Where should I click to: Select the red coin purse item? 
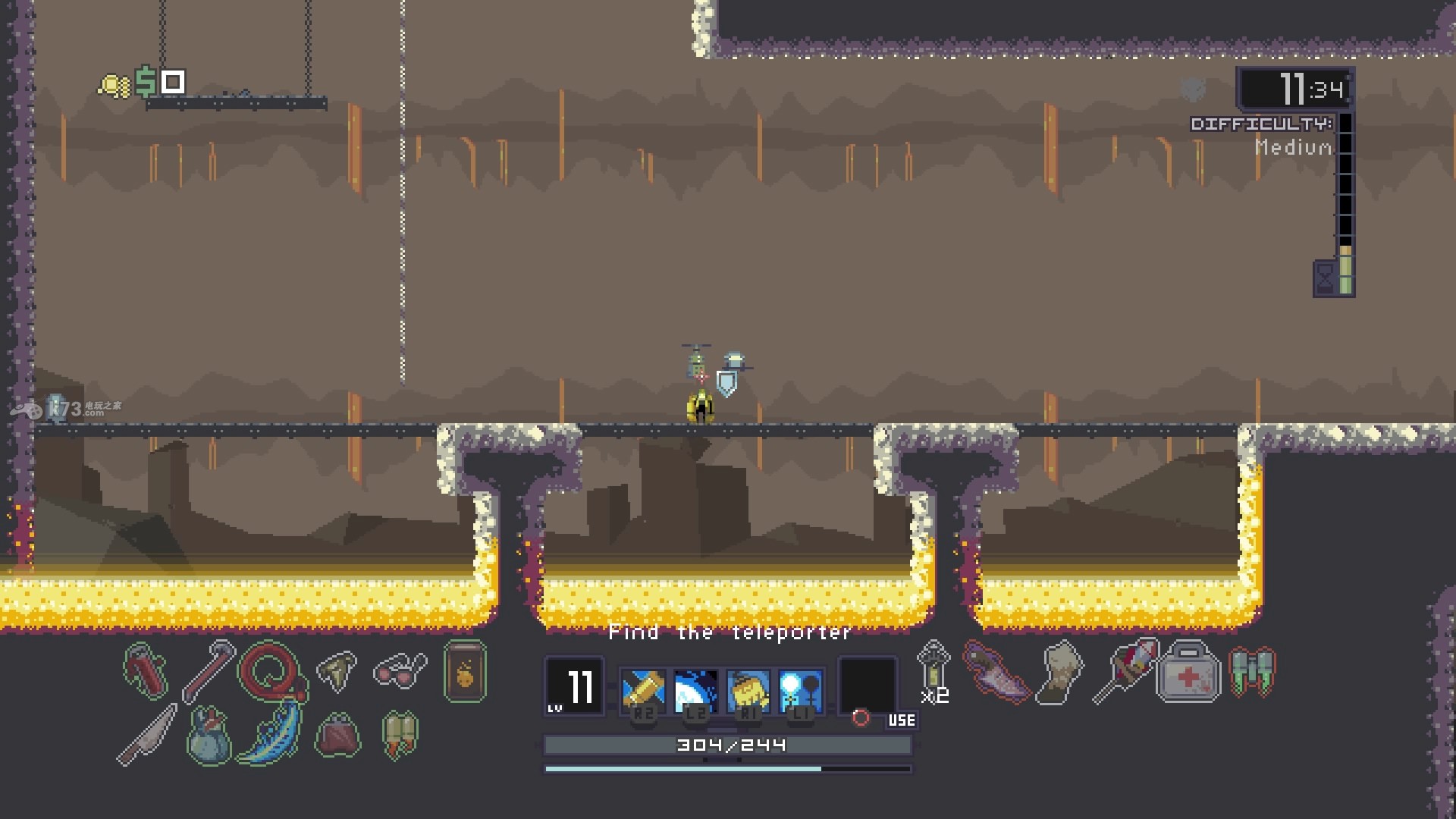pos(337,734)
